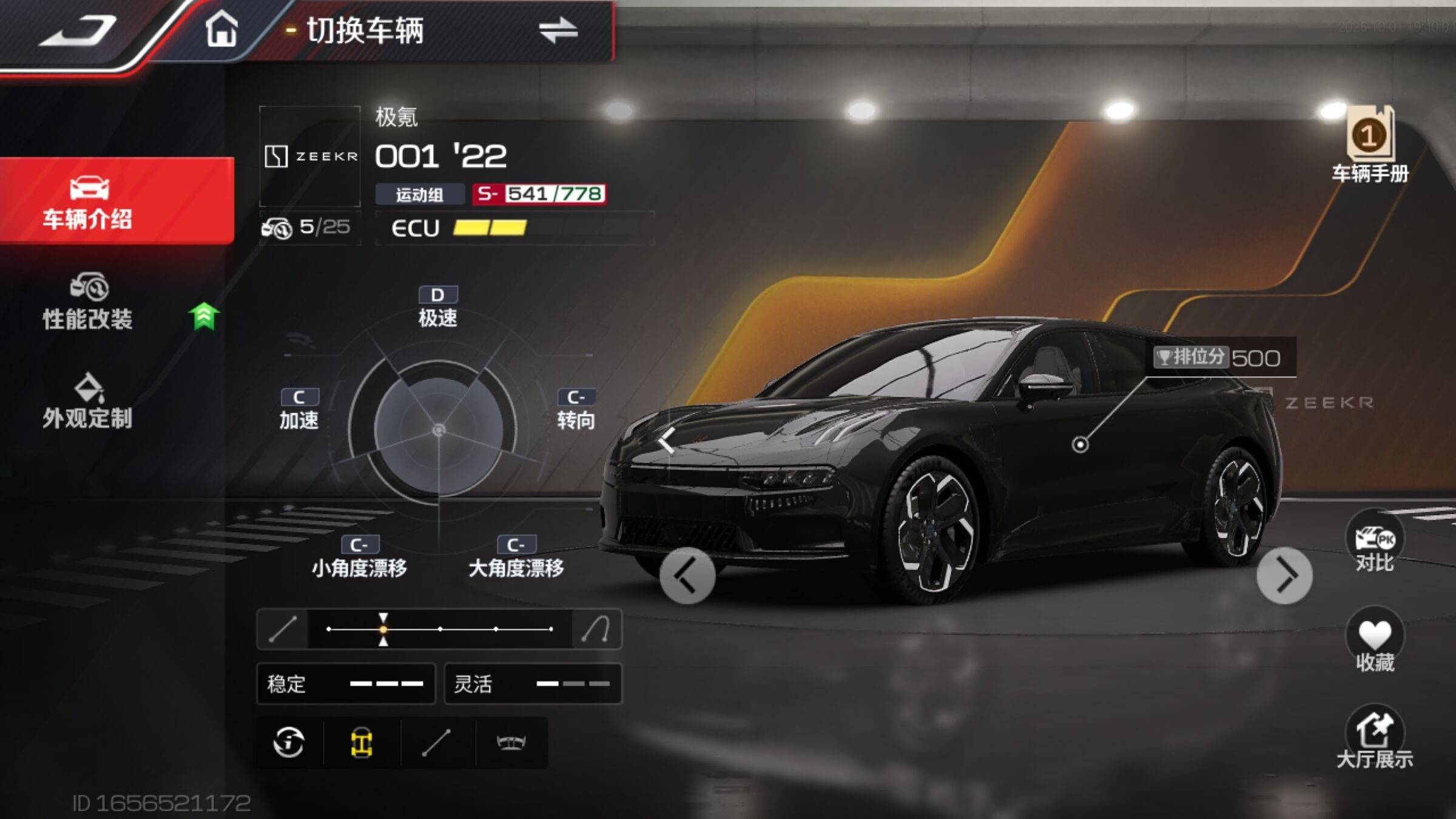Select the 稳定 stability setting

click(346, 684)
